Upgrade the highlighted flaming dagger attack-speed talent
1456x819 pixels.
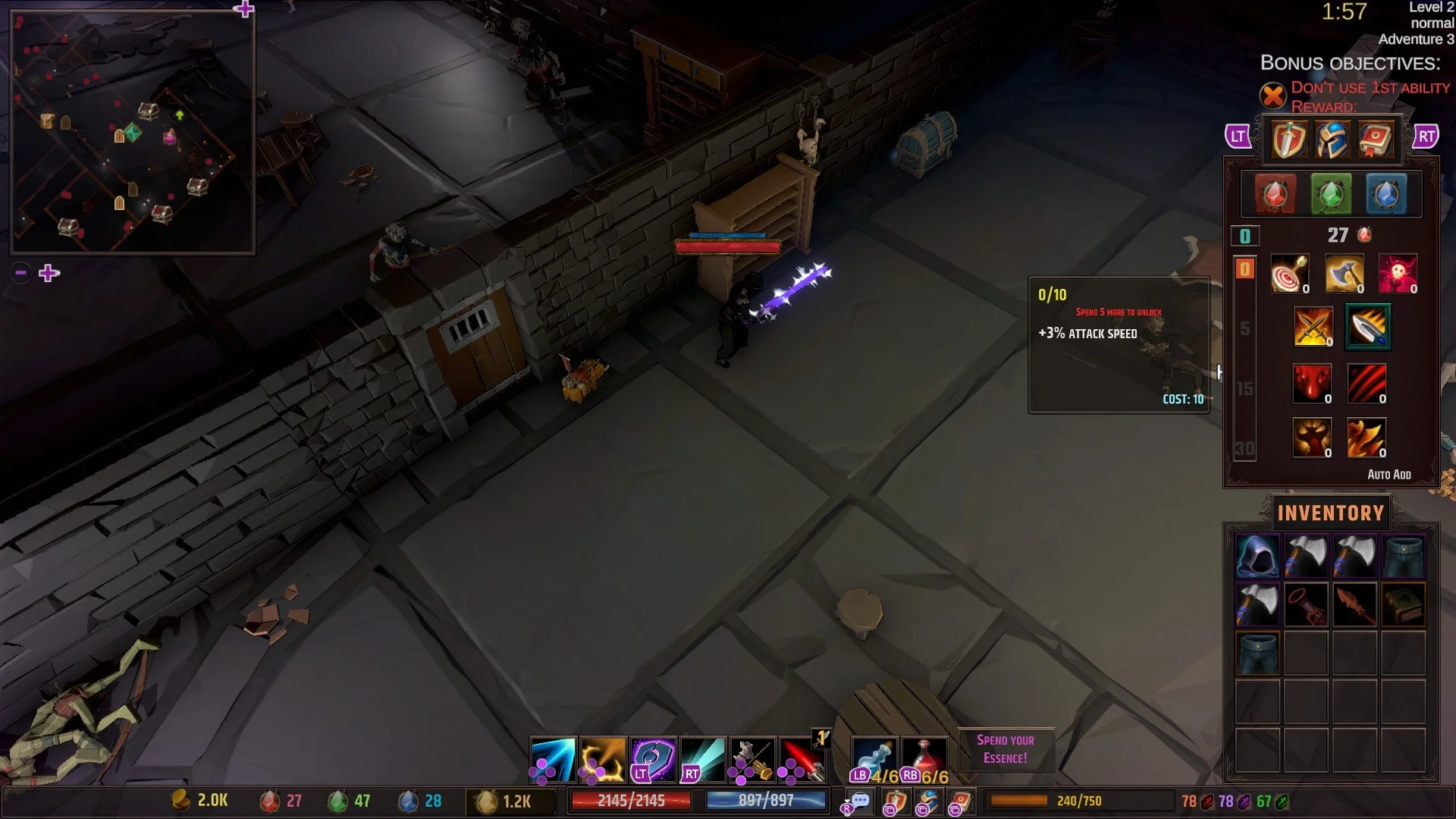[1367, 327]
